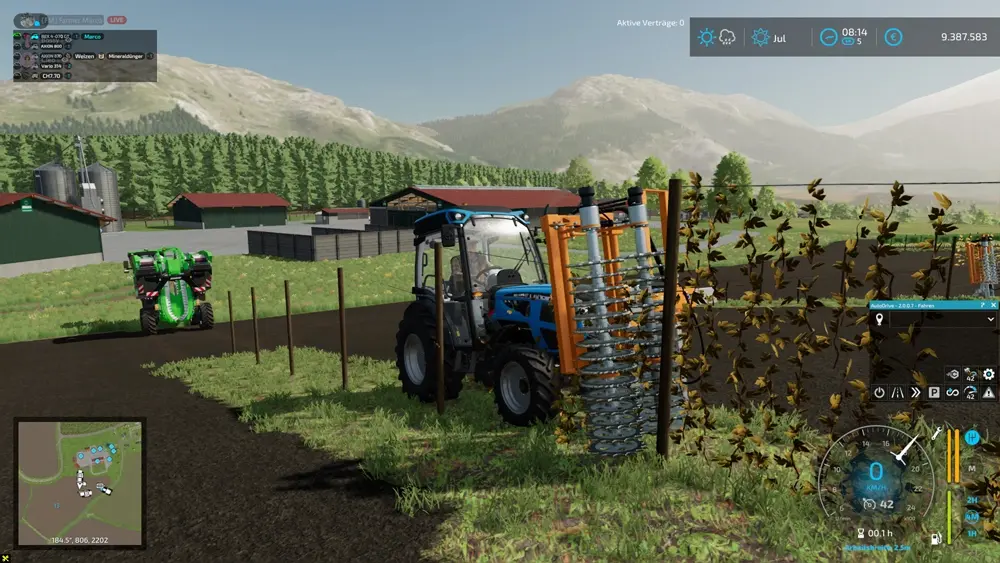Activate the AutoDrive parking P button
Viewport: 1000px width, 563px height.
coord(934,393)
